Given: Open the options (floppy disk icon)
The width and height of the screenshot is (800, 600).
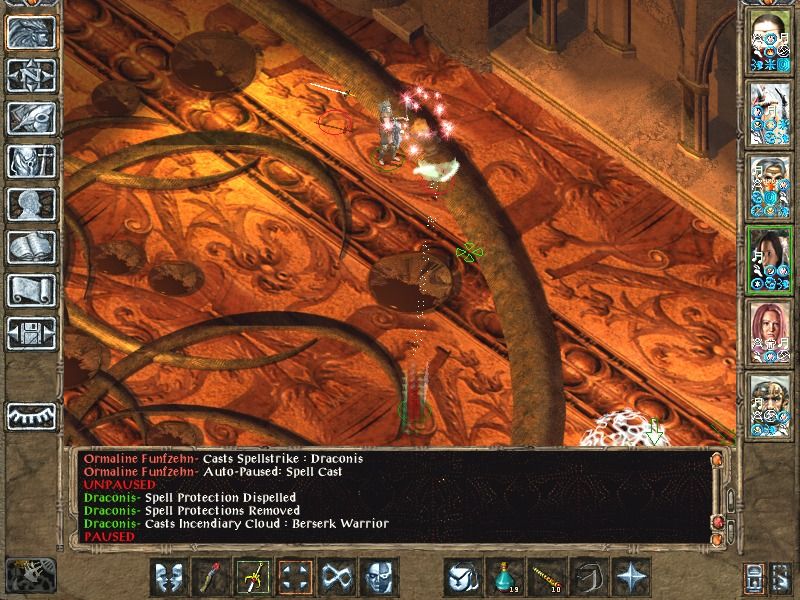Looking at the screenshot, I should pos(30,333).
